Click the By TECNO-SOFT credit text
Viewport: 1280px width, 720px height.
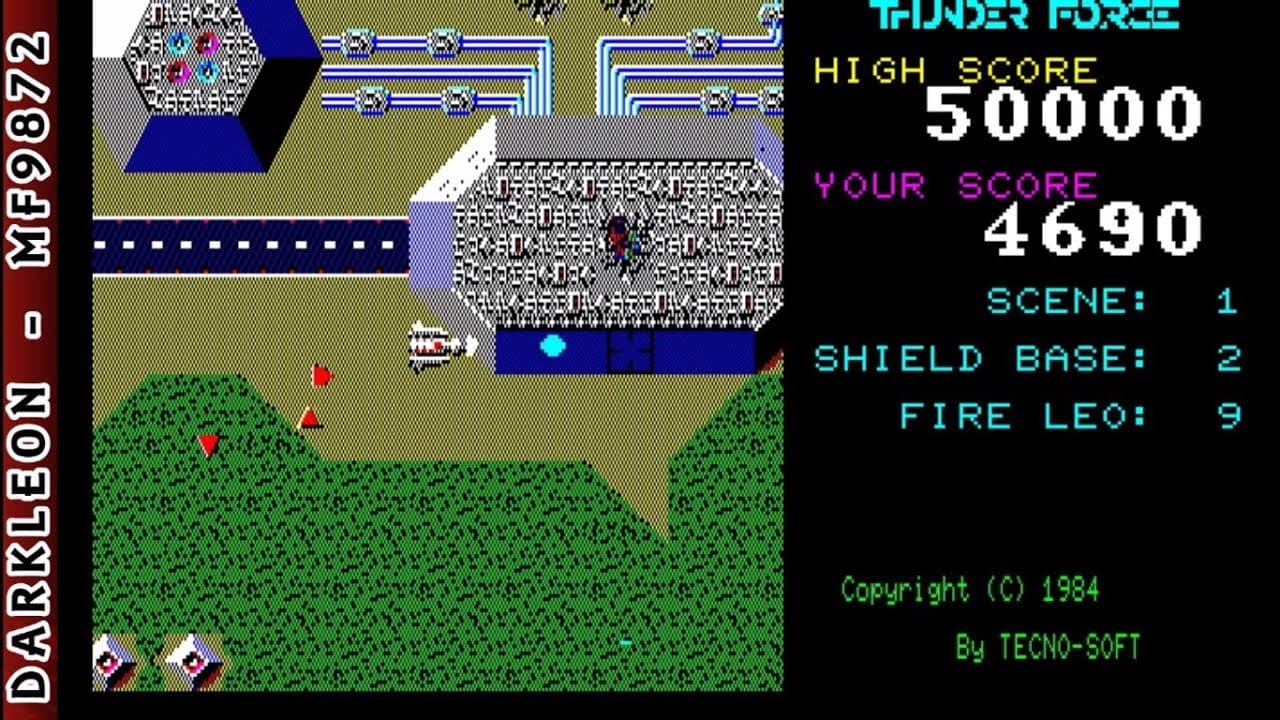click(1050, 647)
